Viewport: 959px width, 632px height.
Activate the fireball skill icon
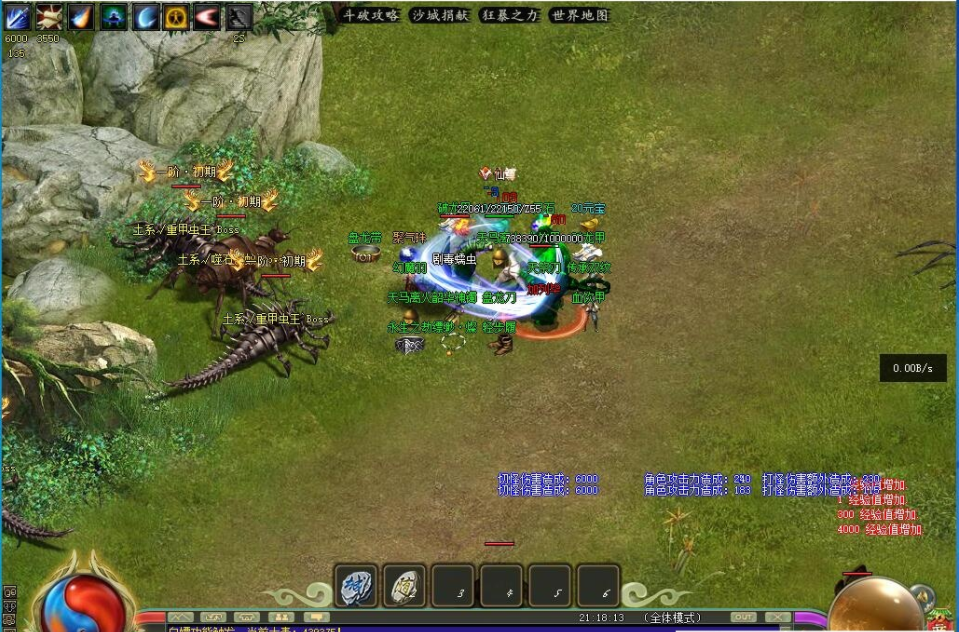(81, 17)
